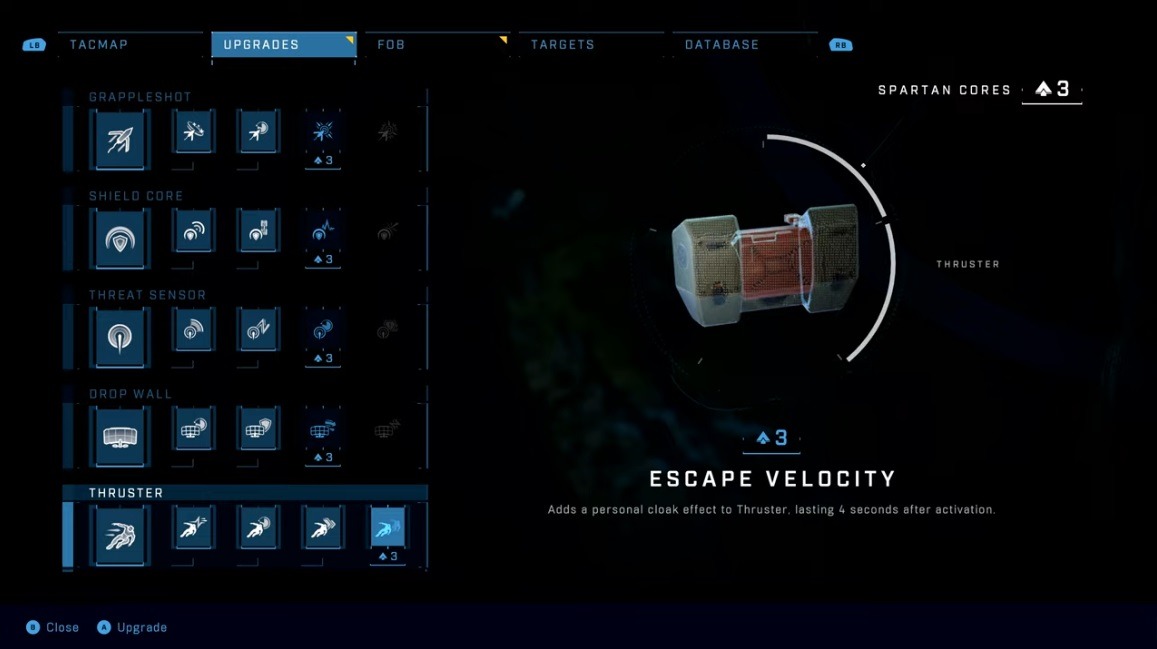This screenshot has height=649, width=1157.
Task: Click the UPGRADES tab
Action: (x=261, y=45)
